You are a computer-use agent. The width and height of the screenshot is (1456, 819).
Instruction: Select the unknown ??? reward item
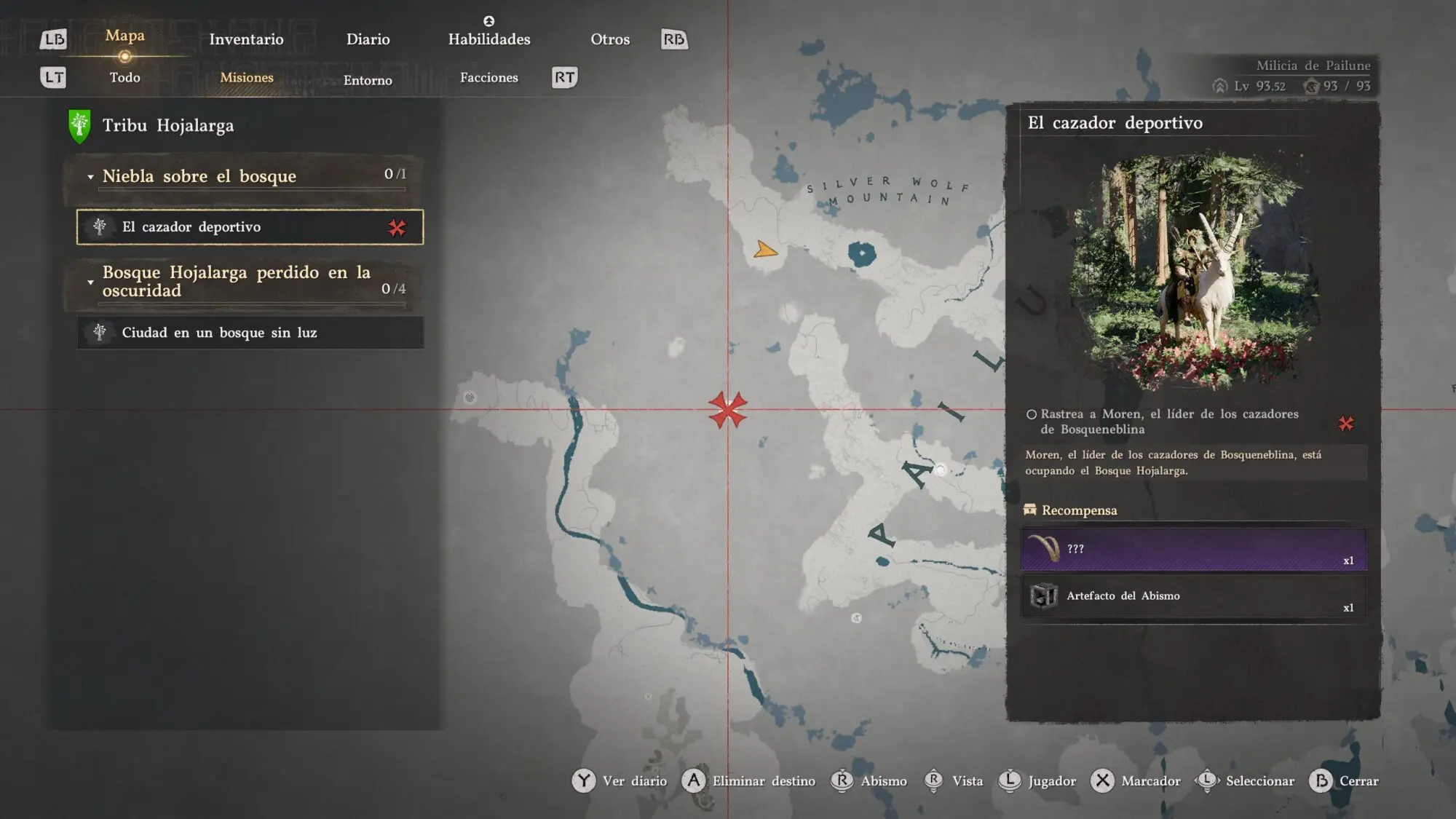tap(1193, 549)
